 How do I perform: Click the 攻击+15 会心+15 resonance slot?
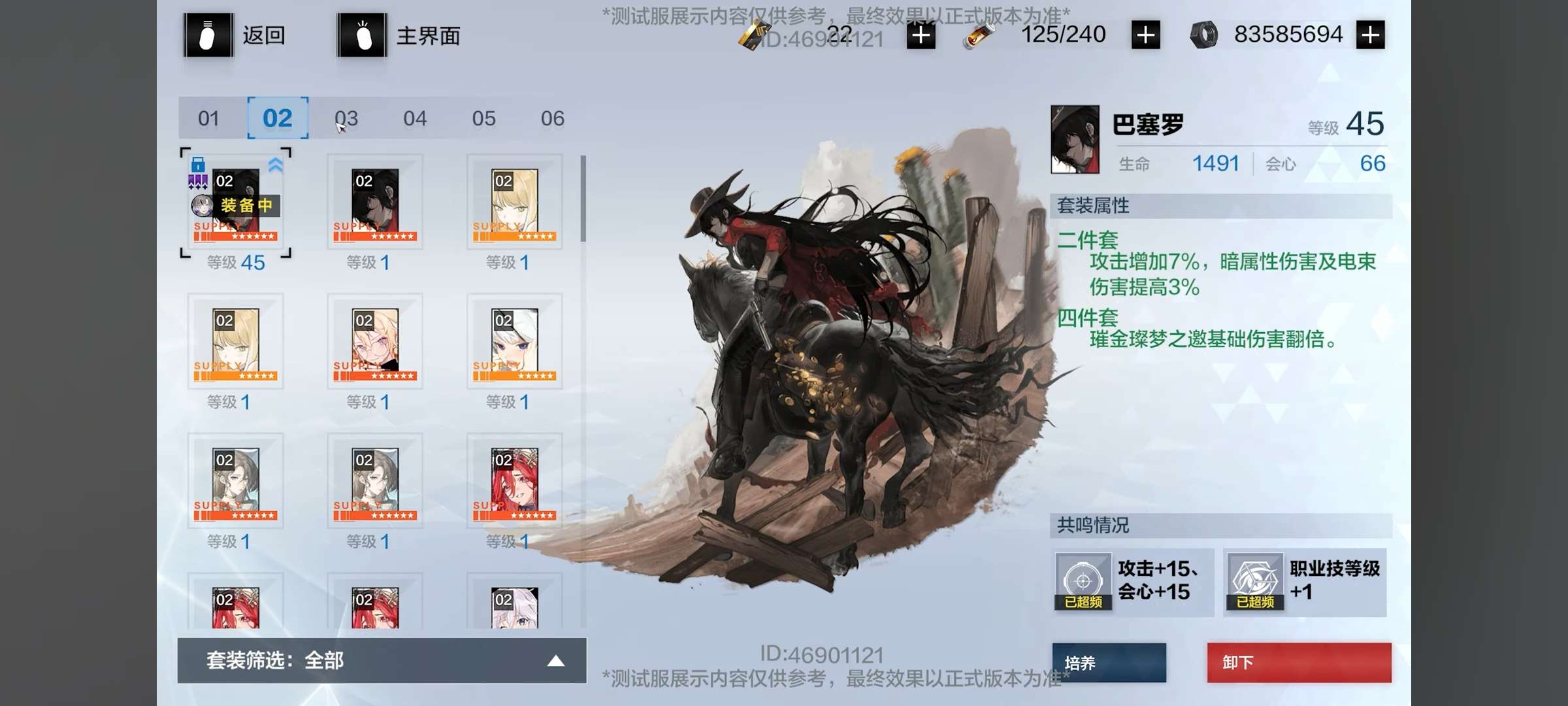pos(1133,582)
